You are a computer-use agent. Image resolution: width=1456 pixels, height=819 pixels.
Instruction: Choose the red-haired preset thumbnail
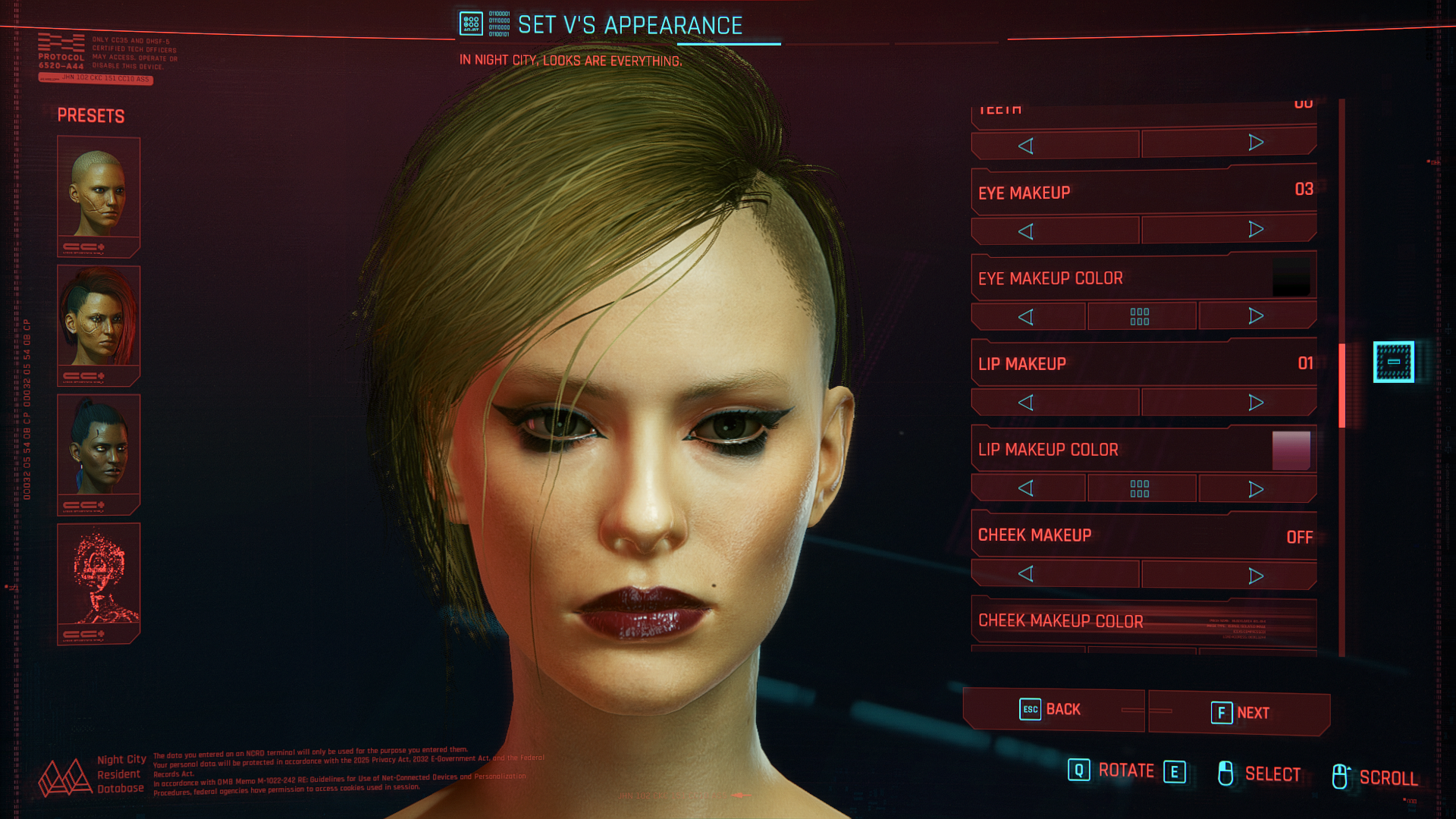99,324
